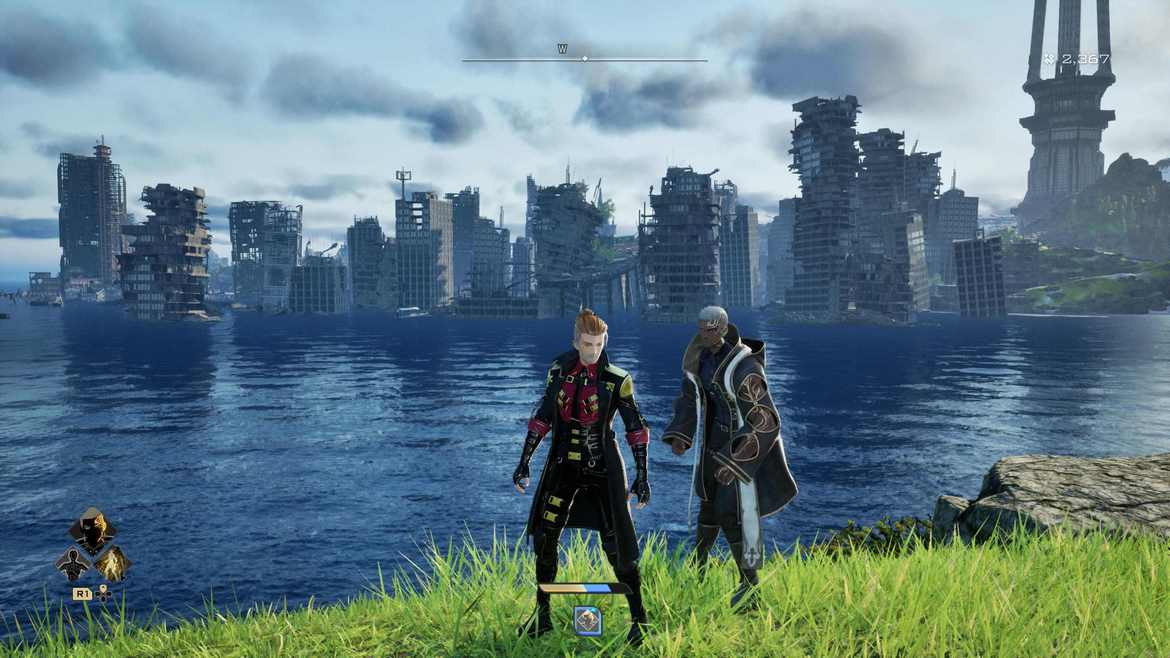1170x658 pixels.
Task: Click the blue square icon below the gauge
Action: coord(587,620)
